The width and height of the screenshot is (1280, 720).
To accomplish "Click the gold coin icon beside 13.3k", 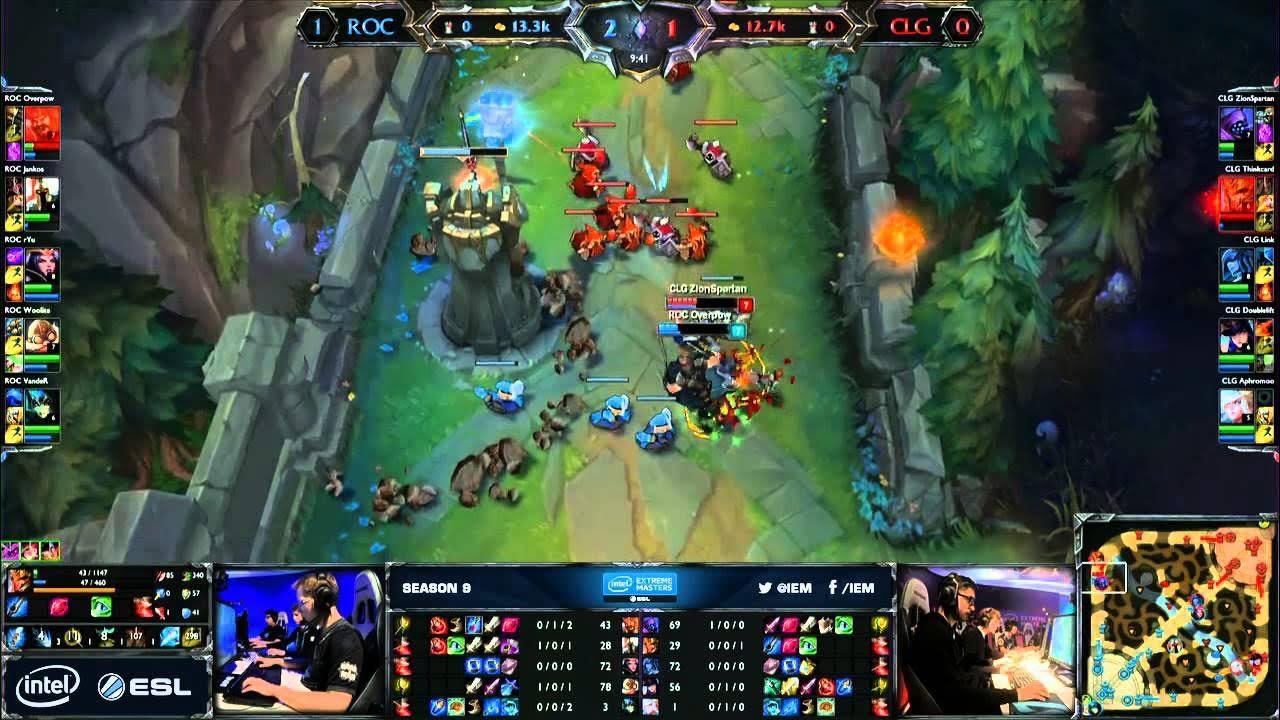I will click(x=499, y=27).
